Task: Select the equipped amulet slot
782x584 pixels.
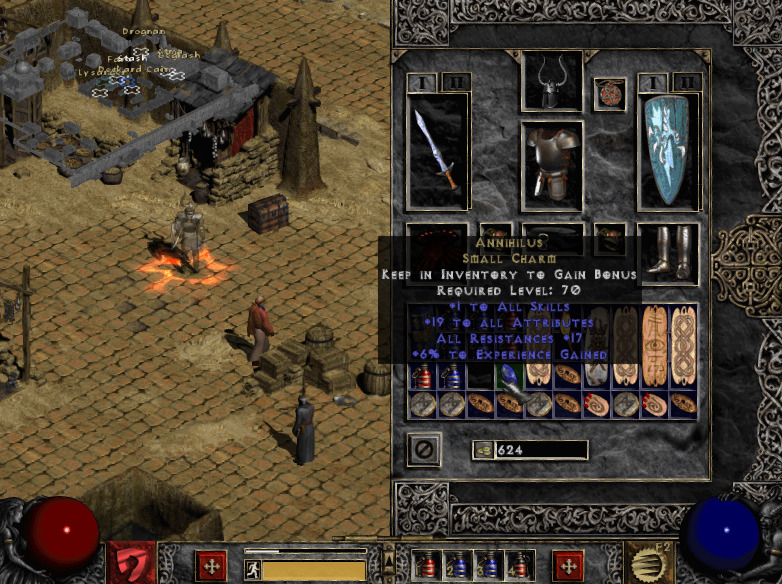Action: click(609, 94)
